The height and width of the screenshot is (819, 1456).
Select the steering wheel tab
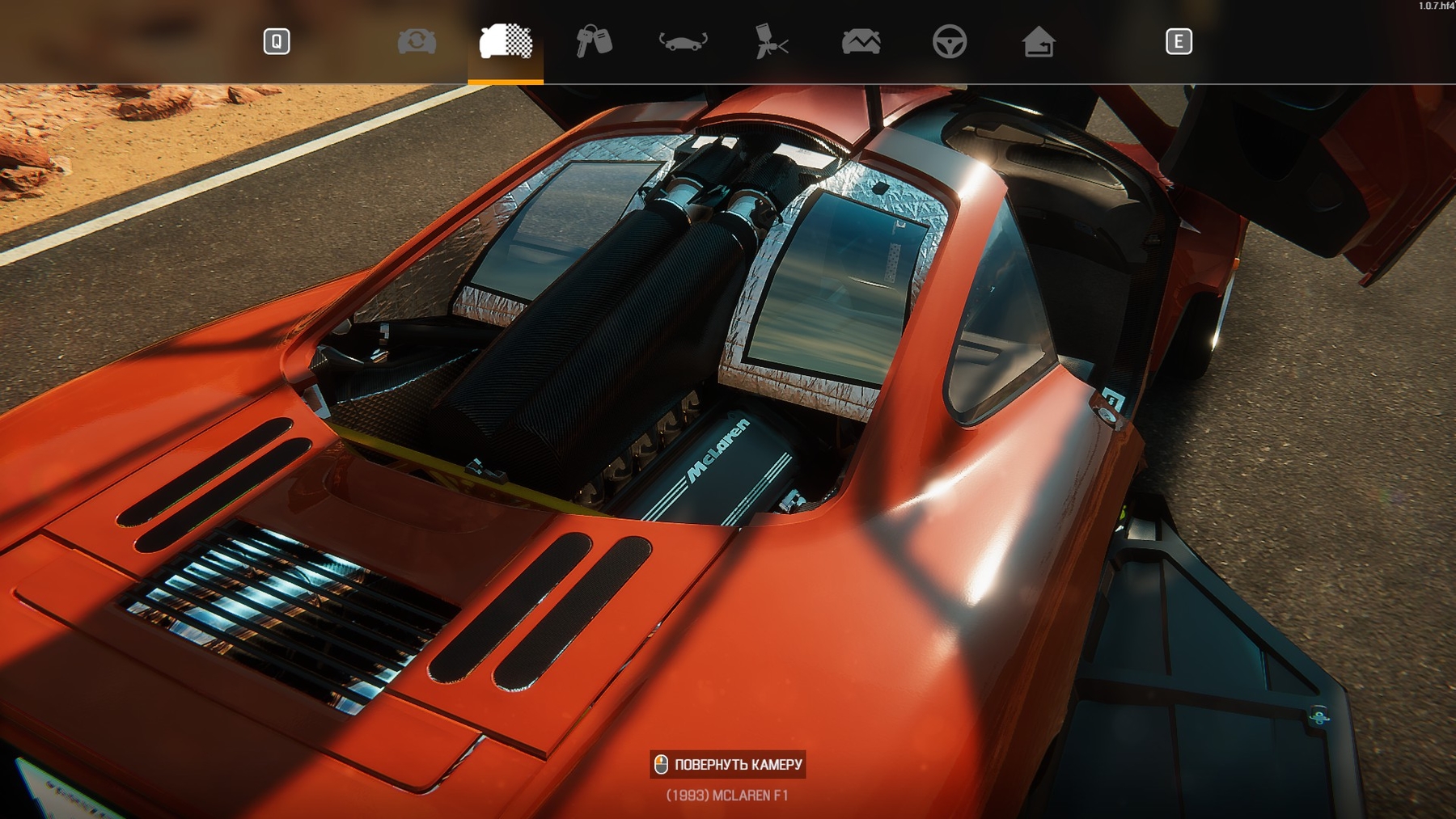point(949,41)
